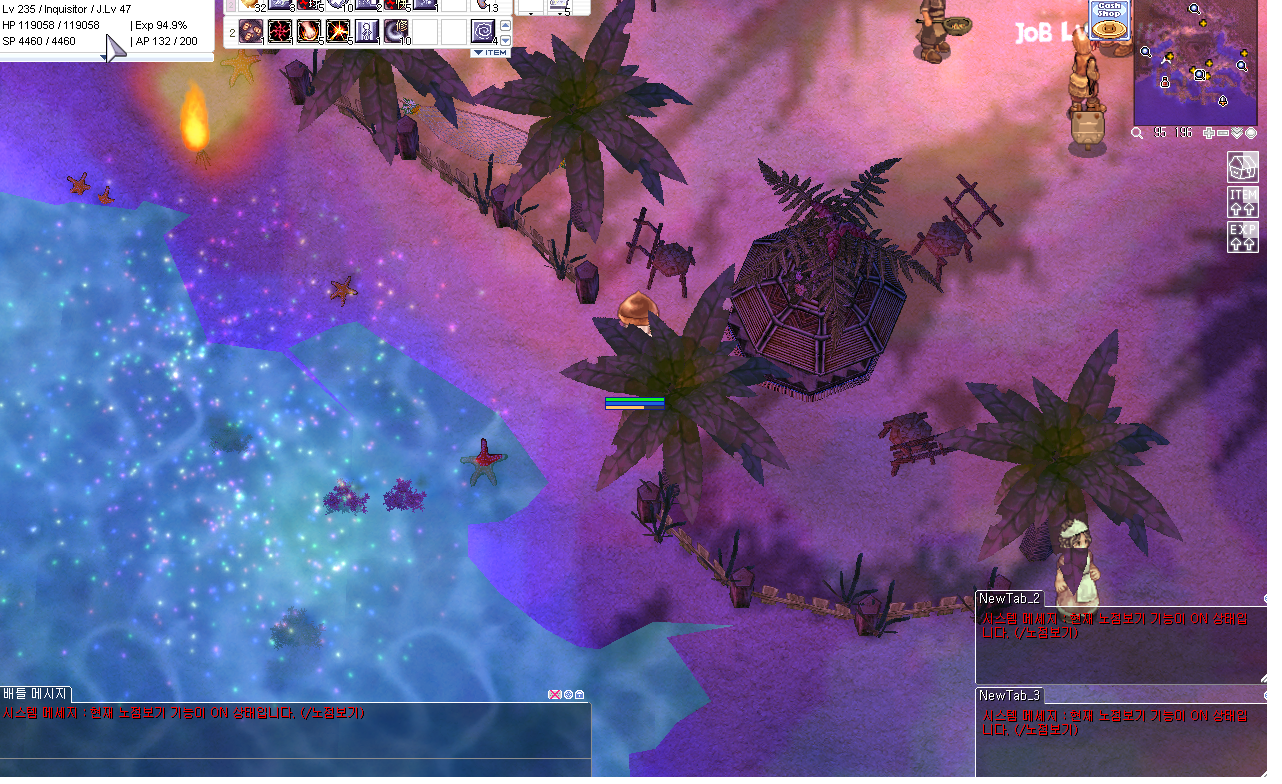Image resolution: width=1282 pixels, height=784 pixels.
Task: Activate the fist skill on hotbar row 2
Action: click(250, 32)
